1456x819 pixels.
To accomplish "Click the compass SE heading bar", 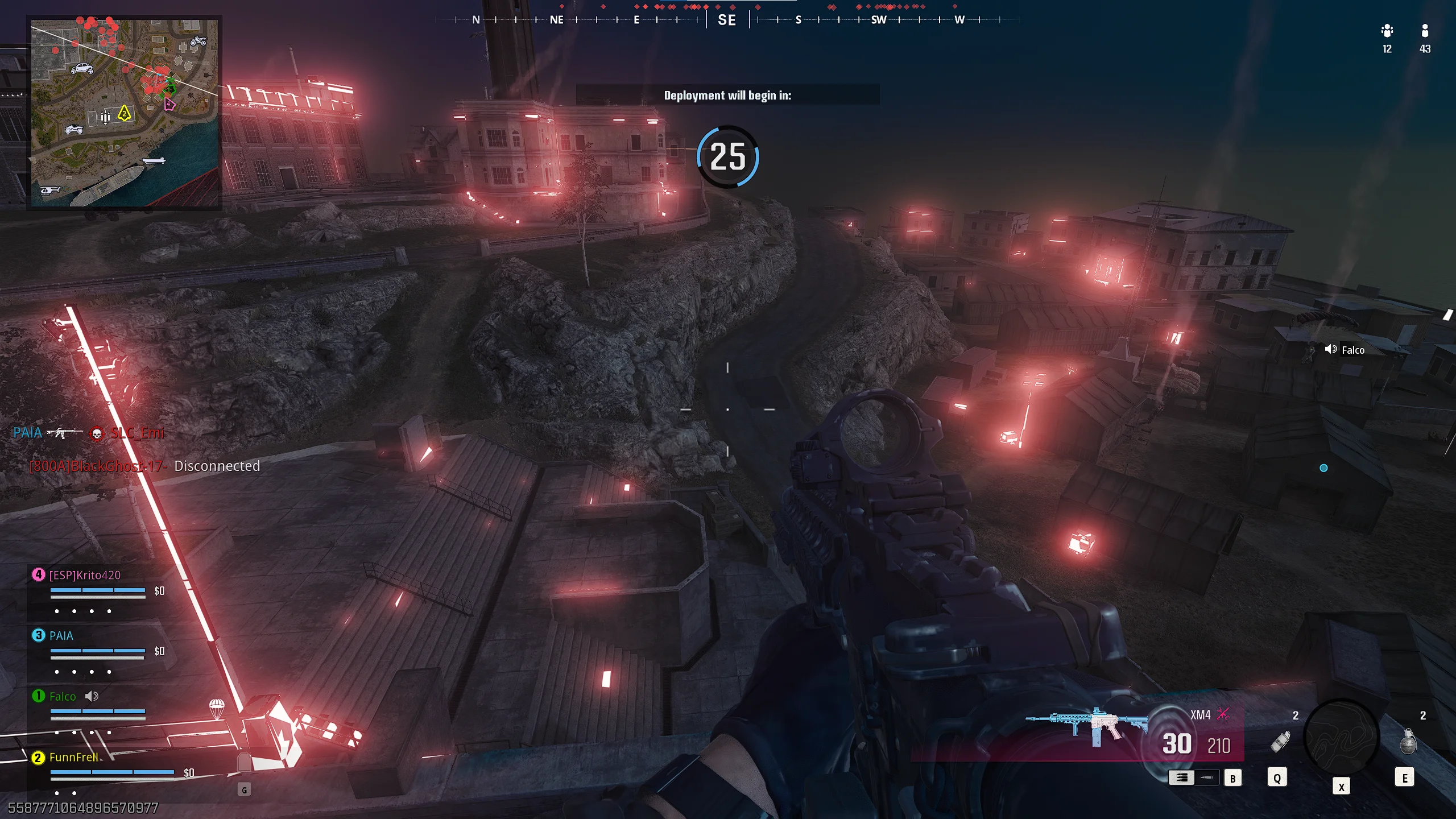I will point(727,20).
